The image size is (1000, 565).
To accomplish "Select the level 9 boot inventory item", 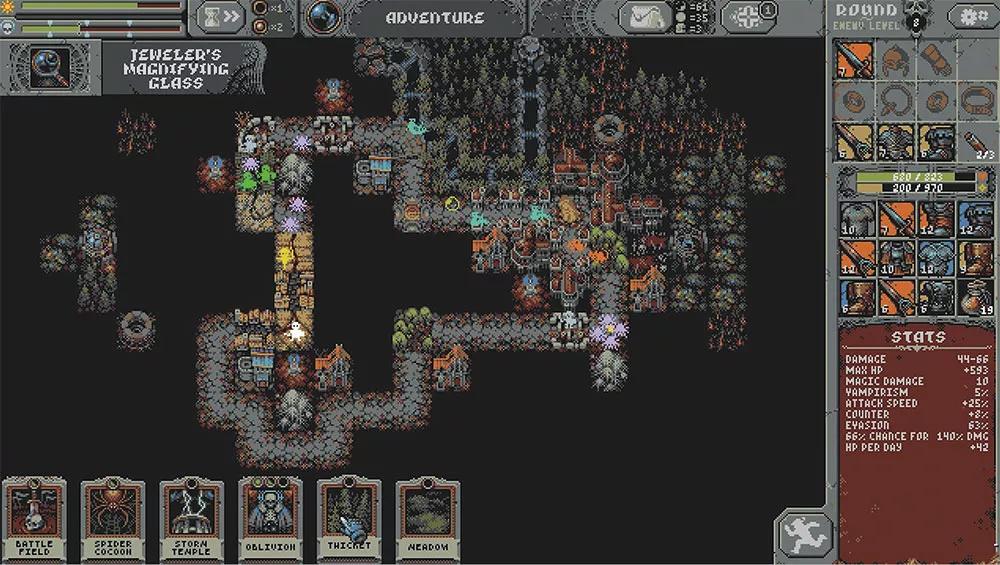I will (975, 258).
